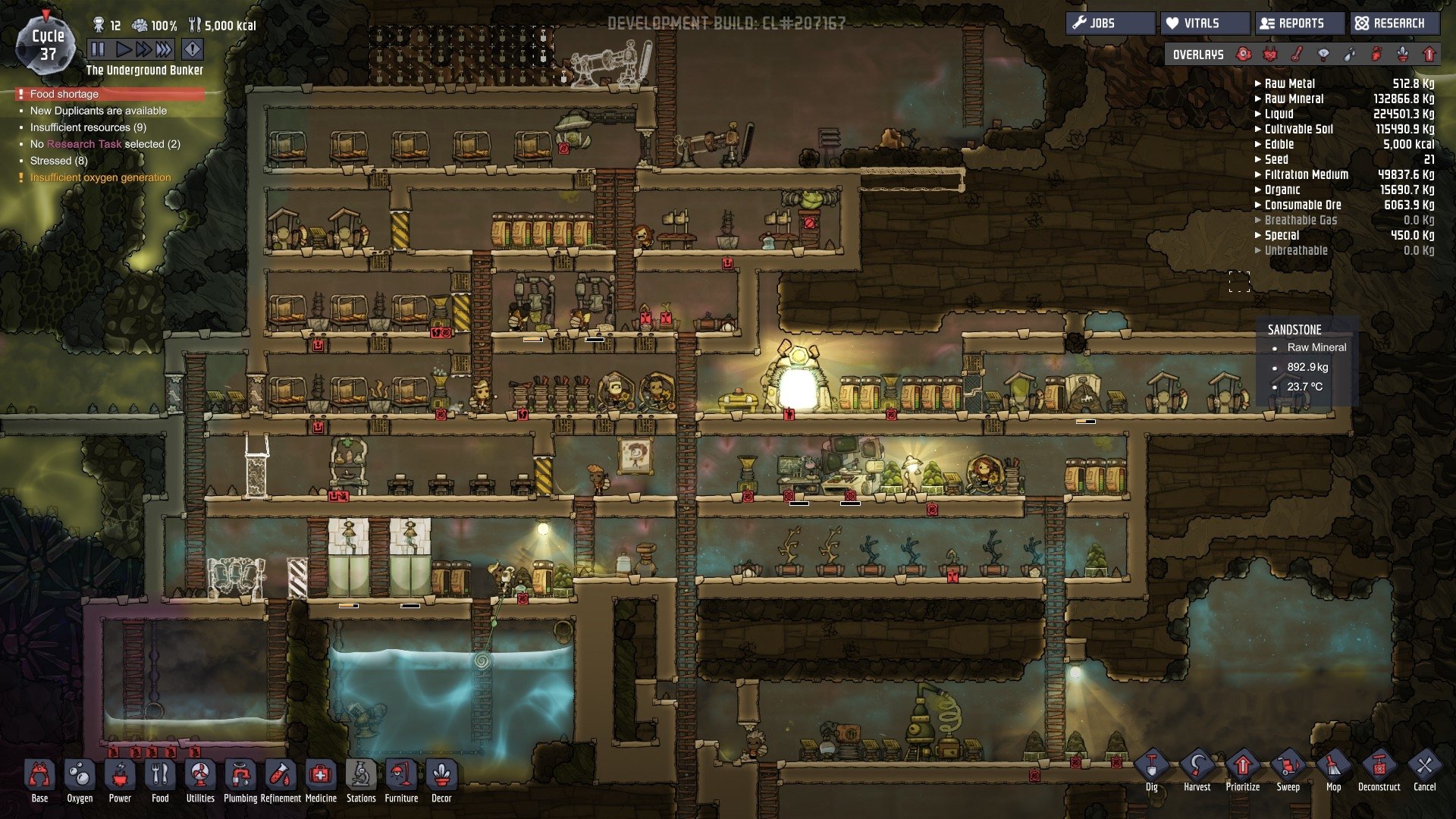Open the Temperature overlay thermometer icon
The width and height of the screenshot is (1456, 819).
click(x=1297, y=55)
